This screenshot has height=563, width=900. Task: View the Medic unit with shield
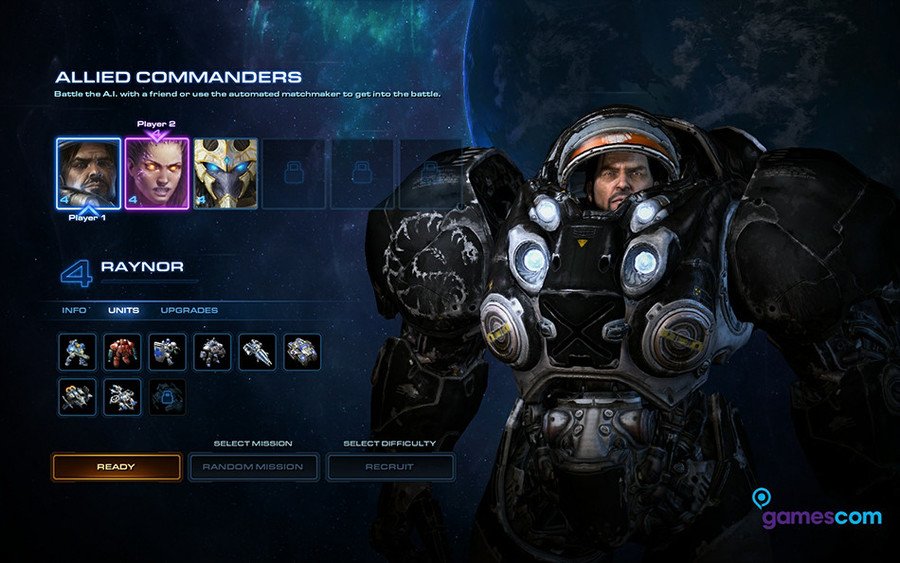(167, 352)
